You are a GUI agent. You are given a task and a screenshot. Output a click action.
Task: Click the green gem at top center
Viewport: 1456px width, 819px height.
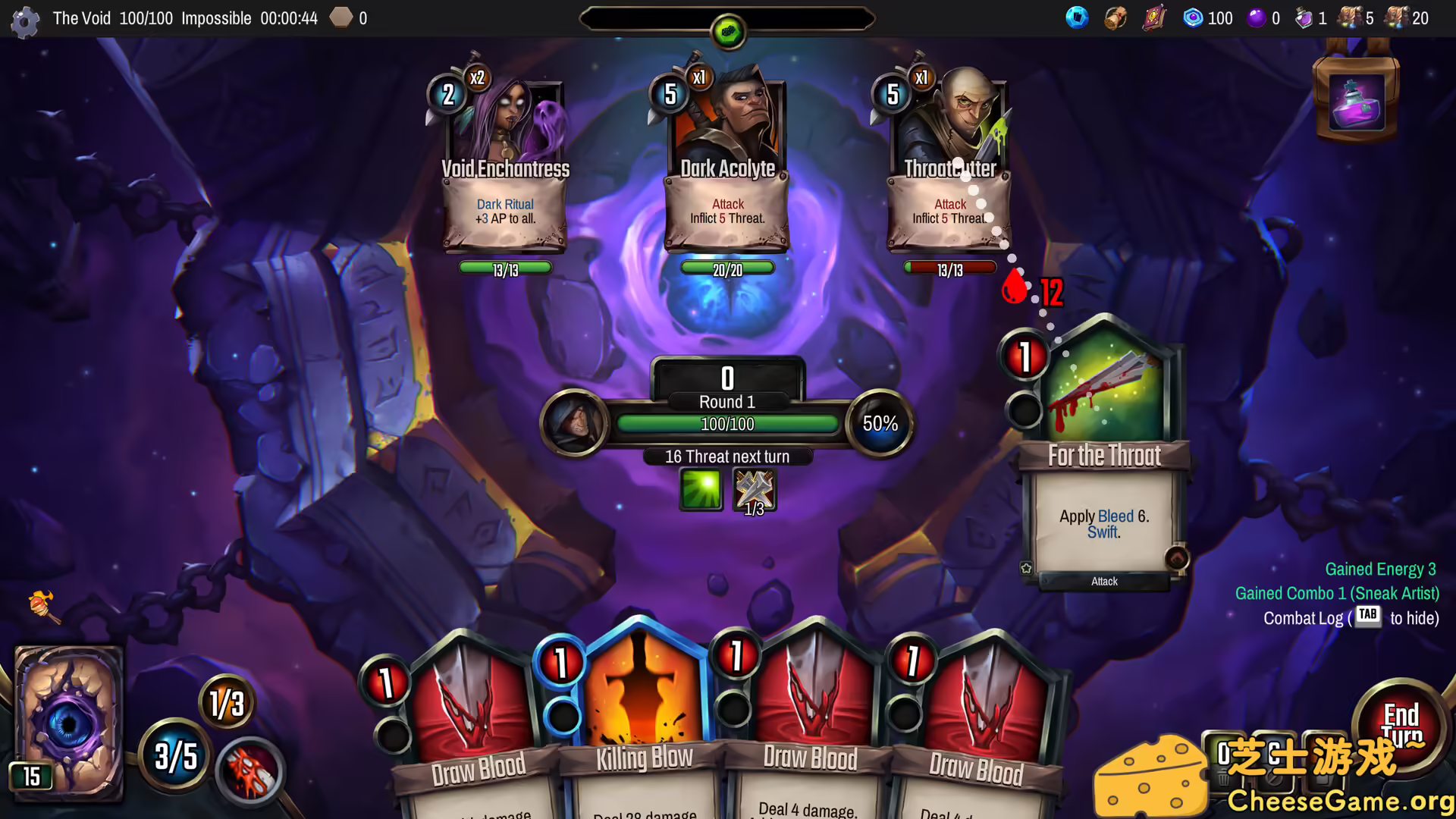click(728, 32)
